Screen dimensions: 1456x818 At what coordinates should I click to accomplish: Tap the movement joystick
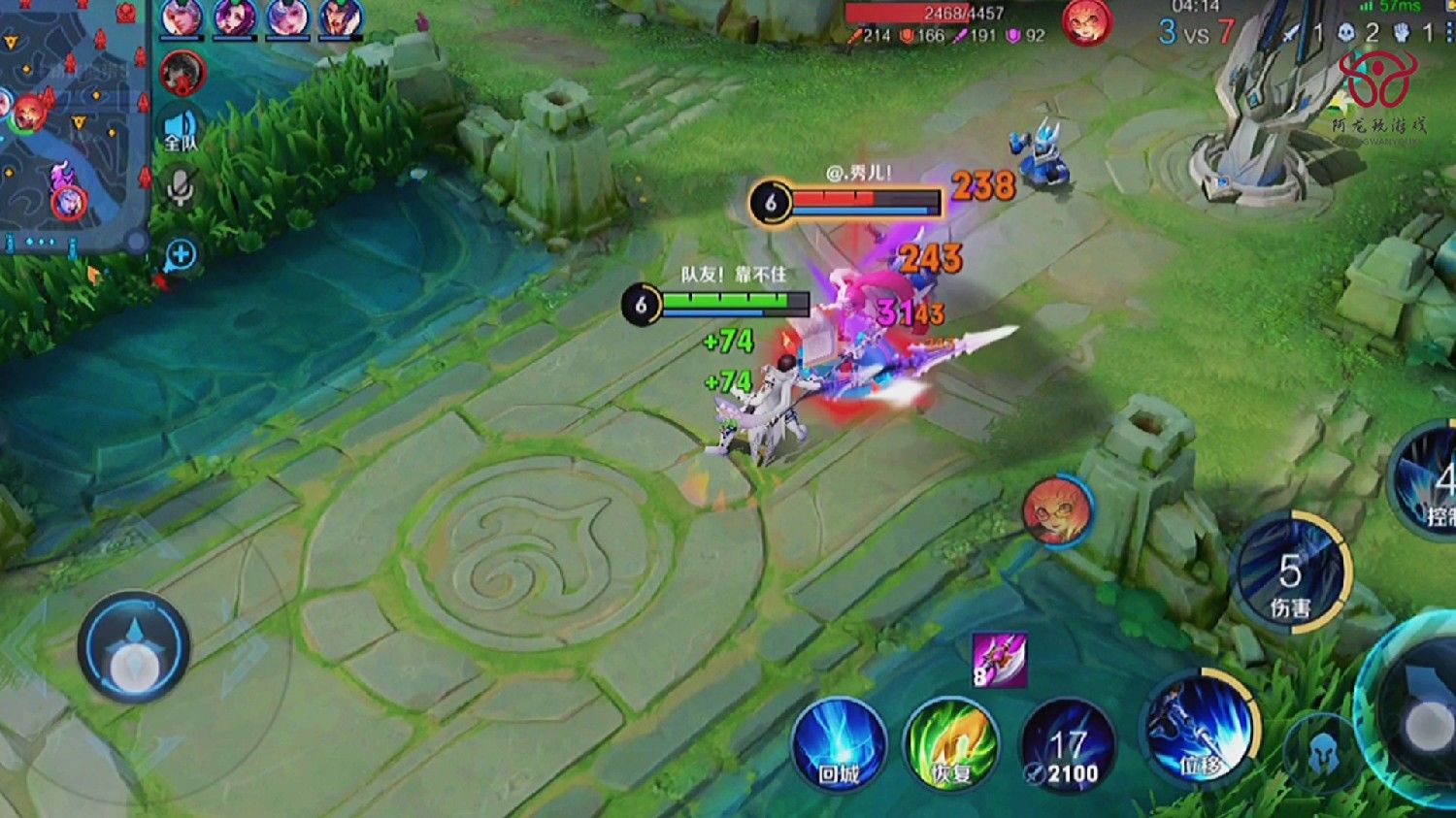click(133, 647)
